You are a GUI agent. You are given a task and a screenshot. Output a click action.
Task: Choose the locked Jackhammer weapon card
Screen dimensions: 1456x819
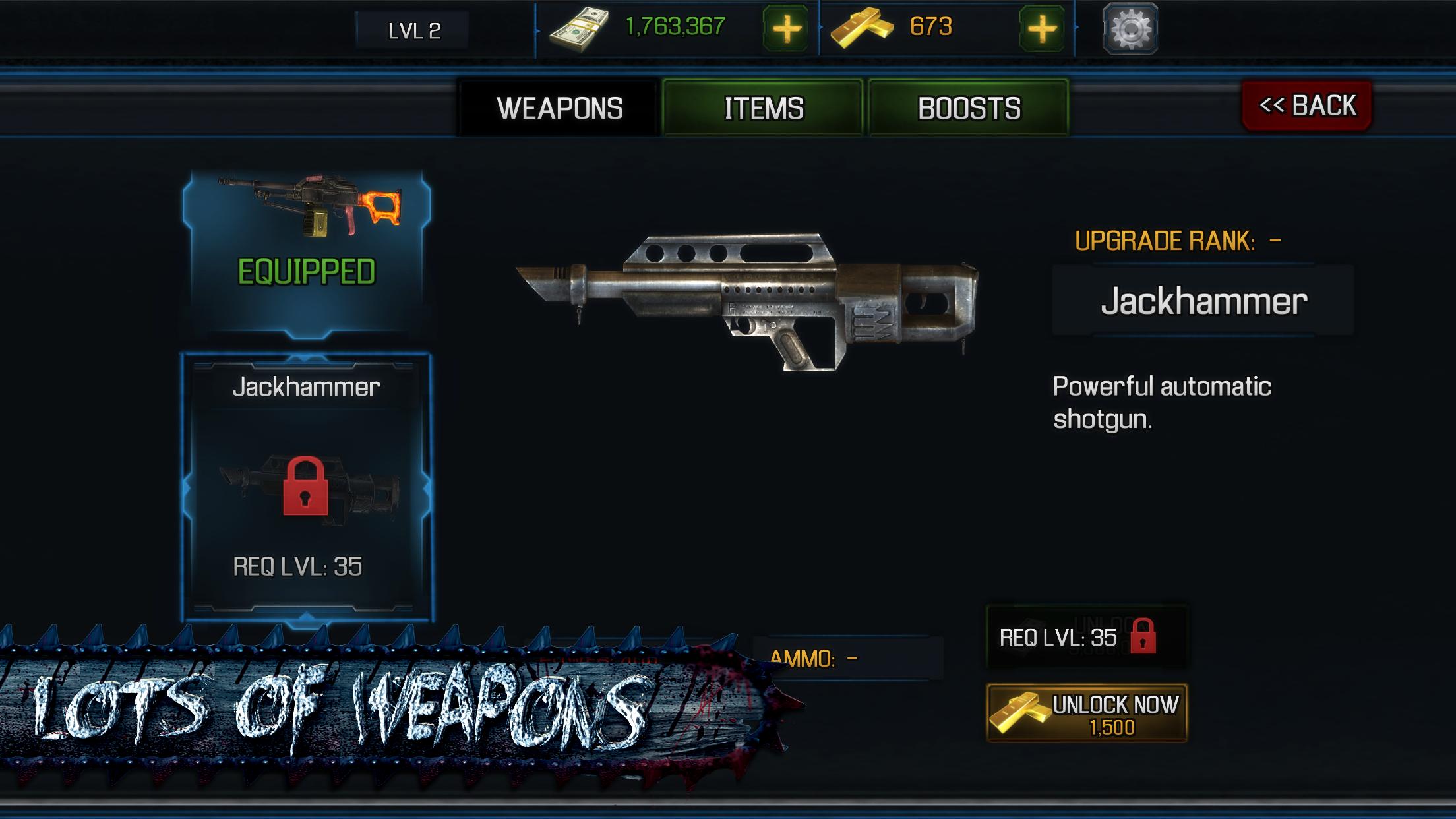[x=307, y=488]
